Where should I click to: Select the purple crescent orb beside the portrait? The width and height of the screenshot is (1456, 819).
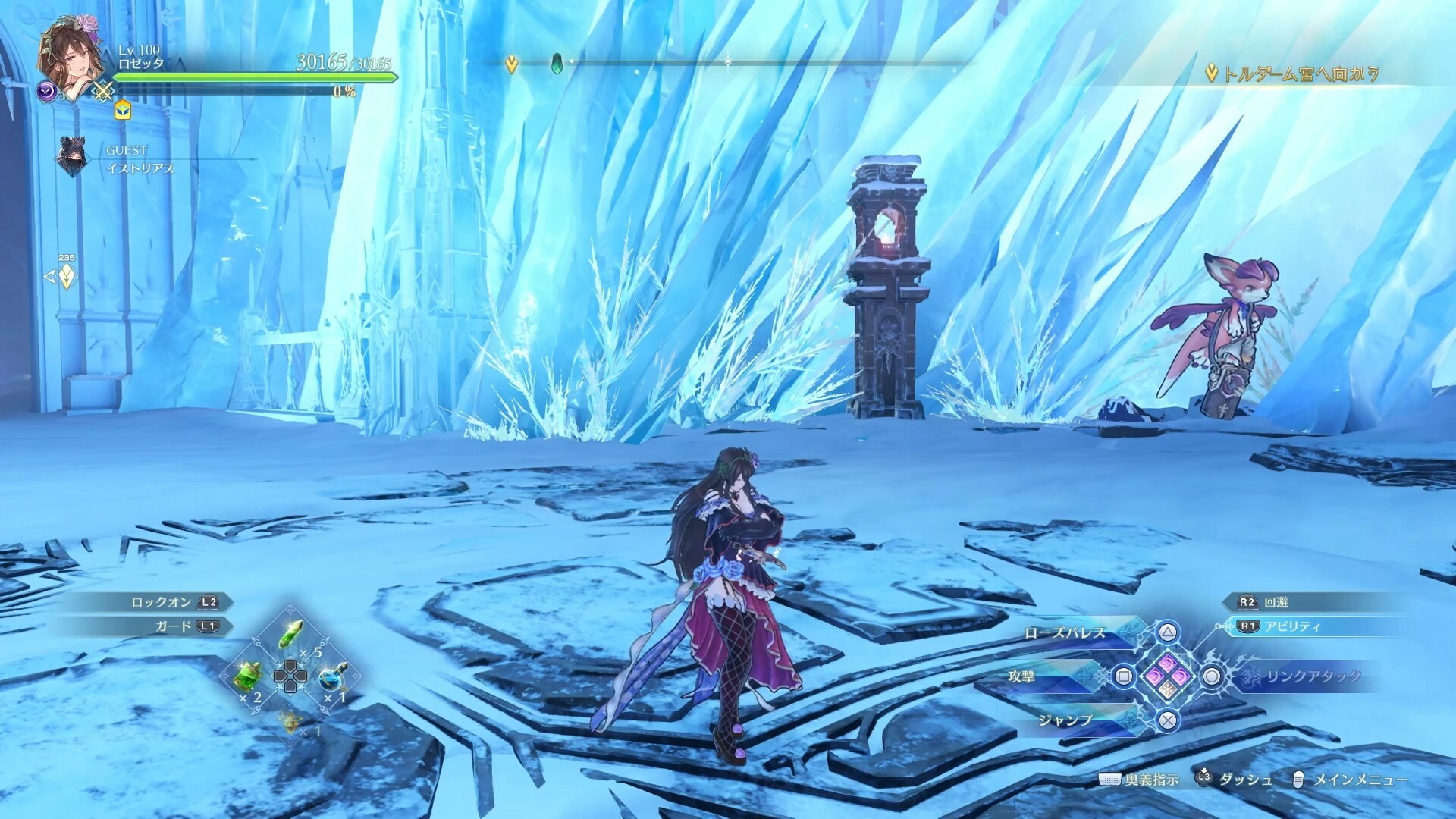point(48,92)
